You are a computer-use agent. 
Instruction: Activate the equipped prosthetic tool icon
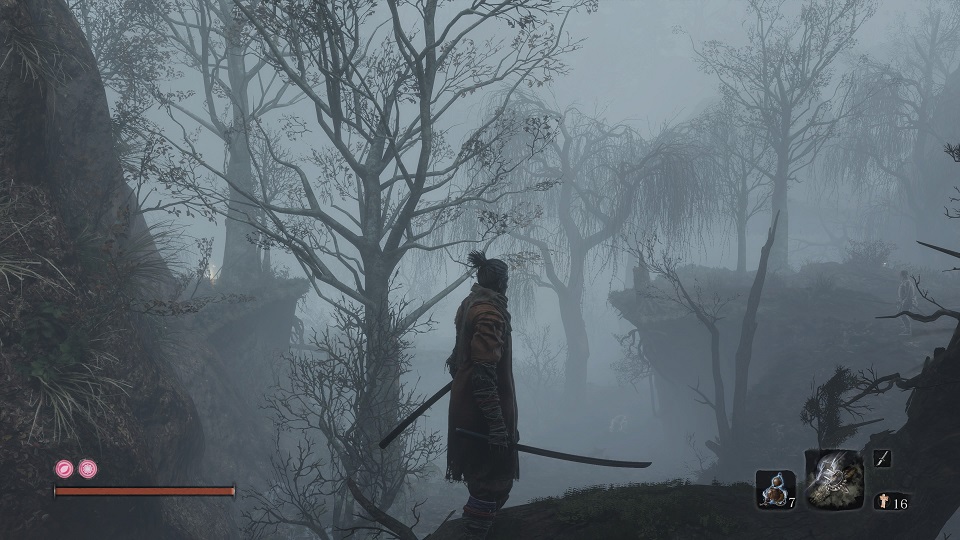pyautogui.click(x=834, y=478)
